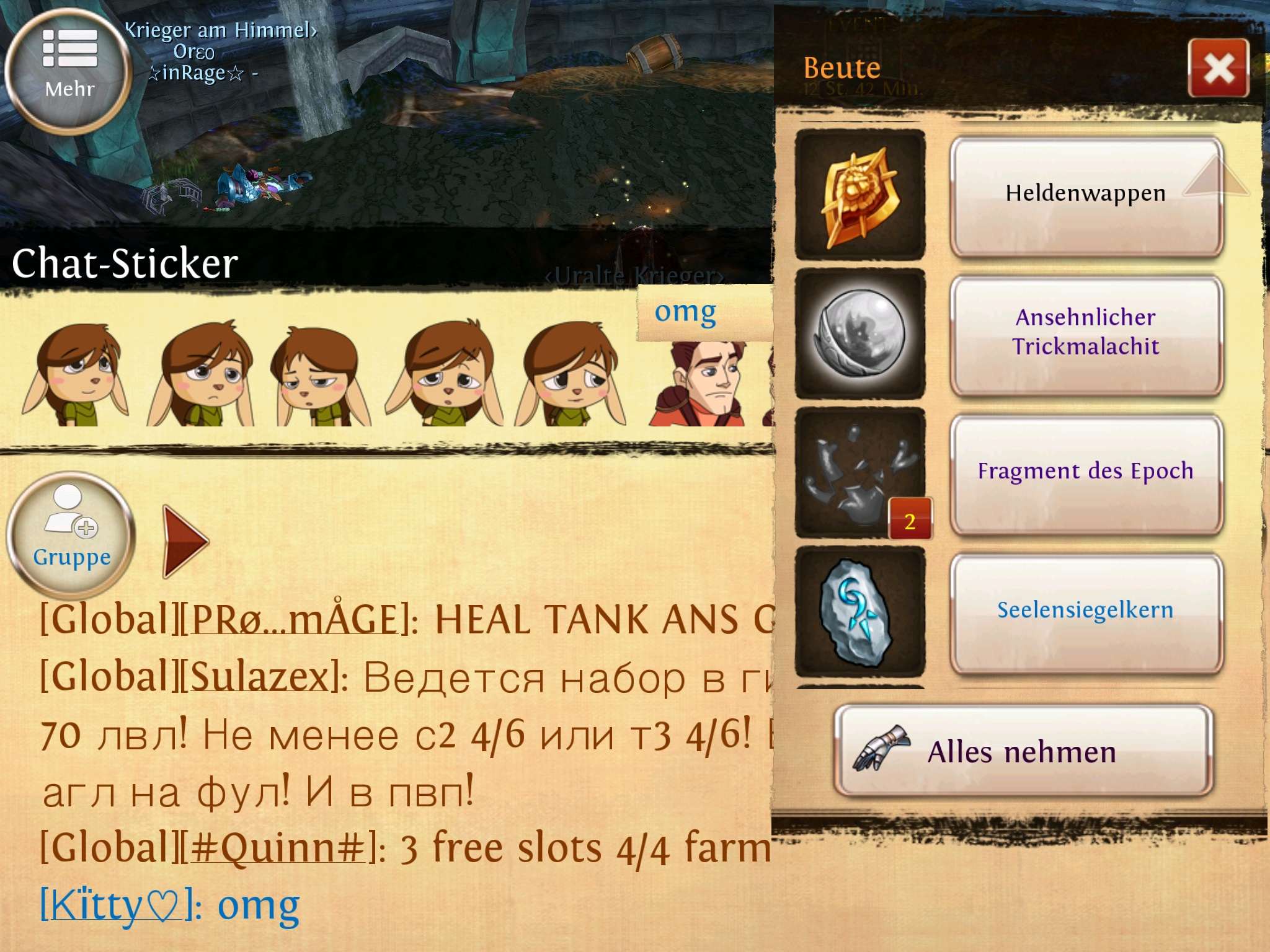This screenshot has height=952, width=1270.
Task: Open the Gruppe group button
Action: [x=71, y=534]
